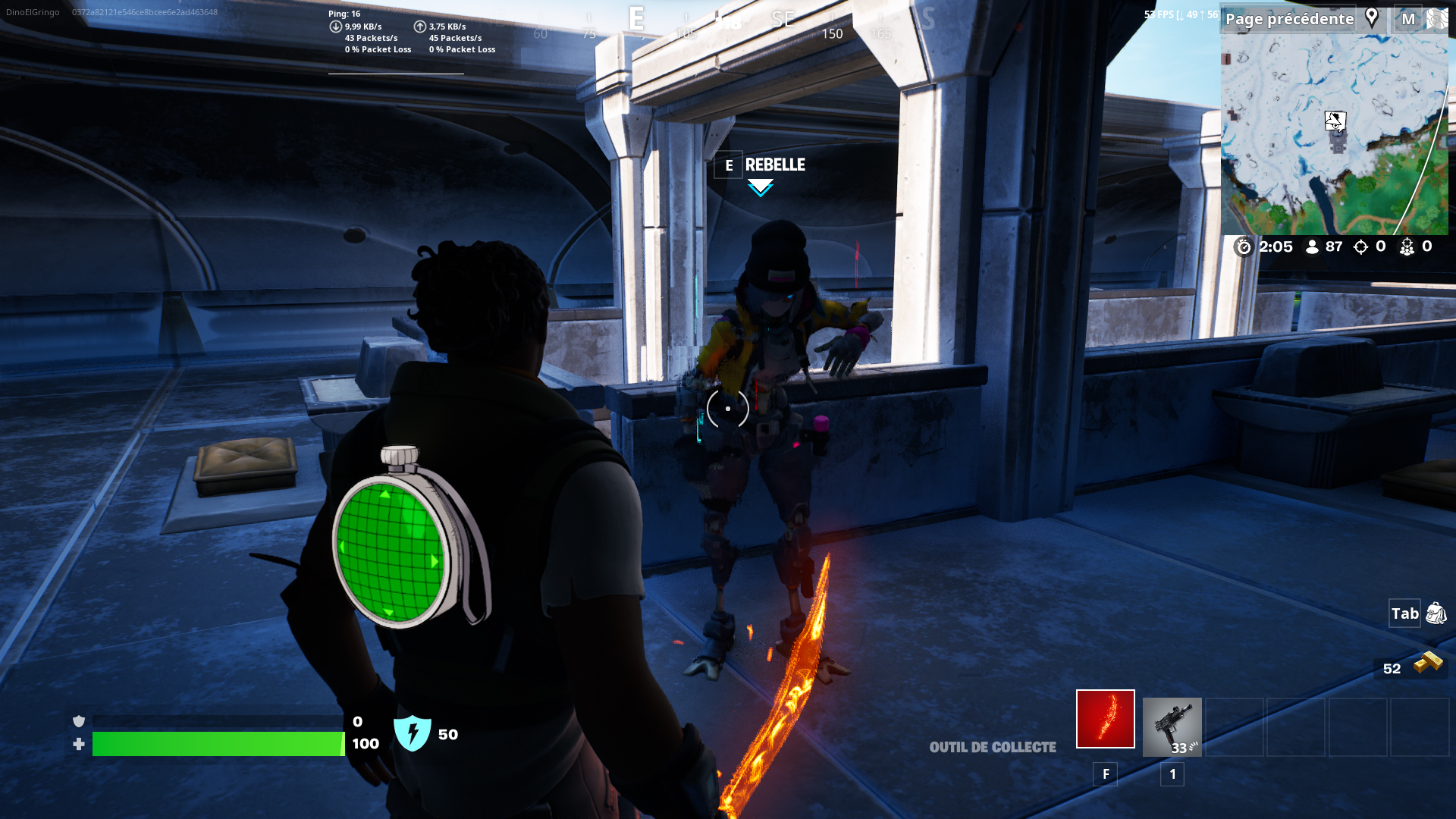Click the map pin marker icon
The width and height of the screenshot is (1456, 819).
point(1371,18)
